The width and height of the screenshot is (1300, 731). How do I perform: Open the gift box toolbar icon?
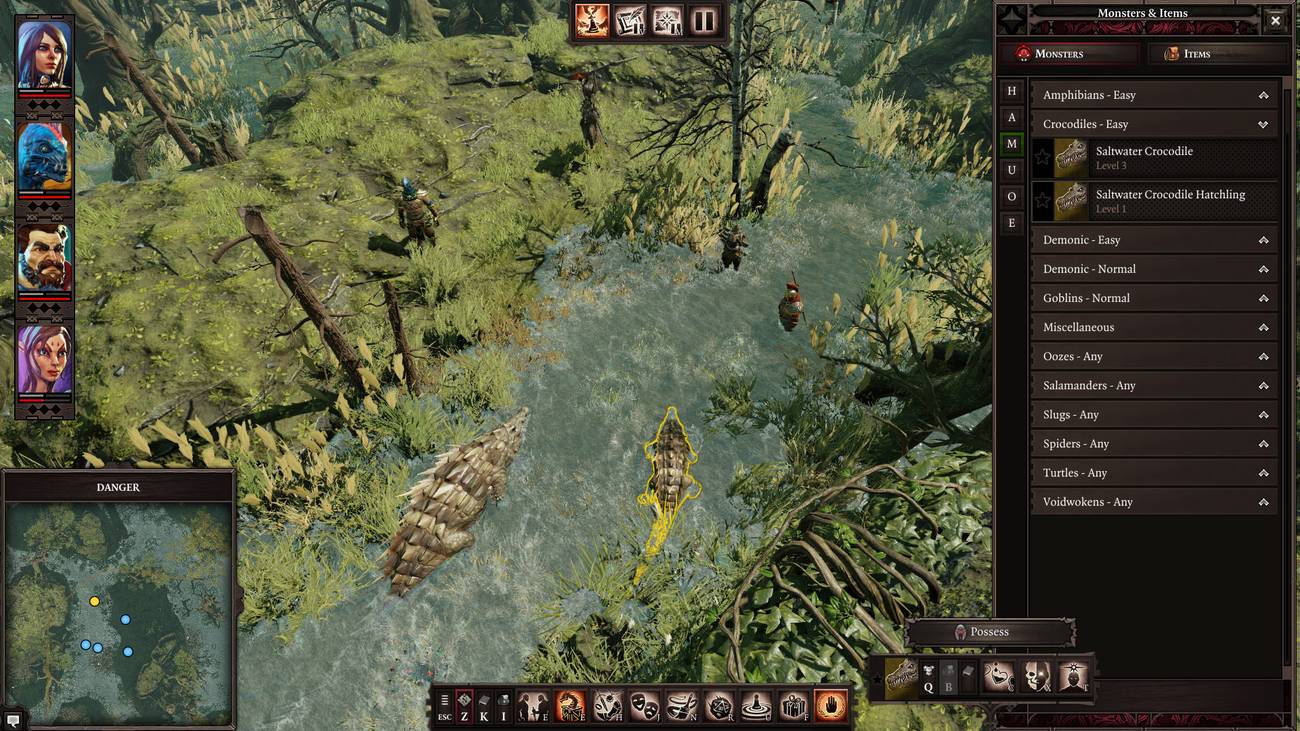(x=793, y=707)
